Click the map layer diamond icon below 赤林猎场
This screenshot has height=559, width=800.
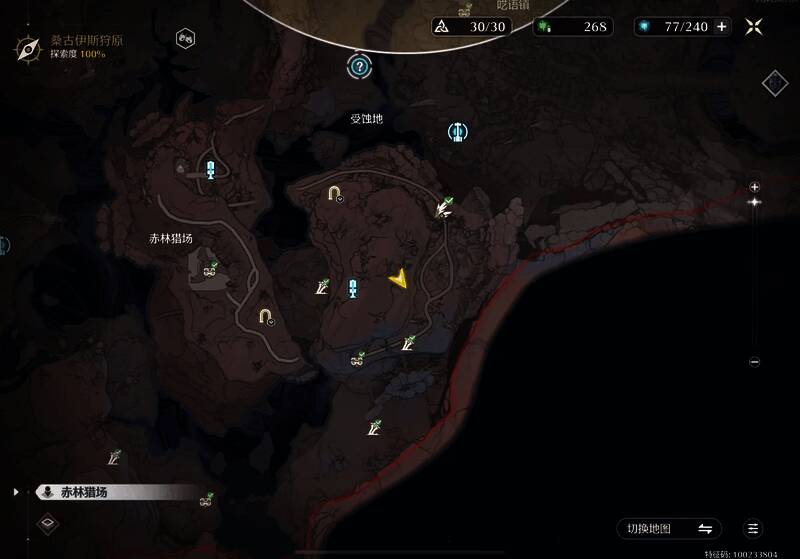click(x=48, y=522)
